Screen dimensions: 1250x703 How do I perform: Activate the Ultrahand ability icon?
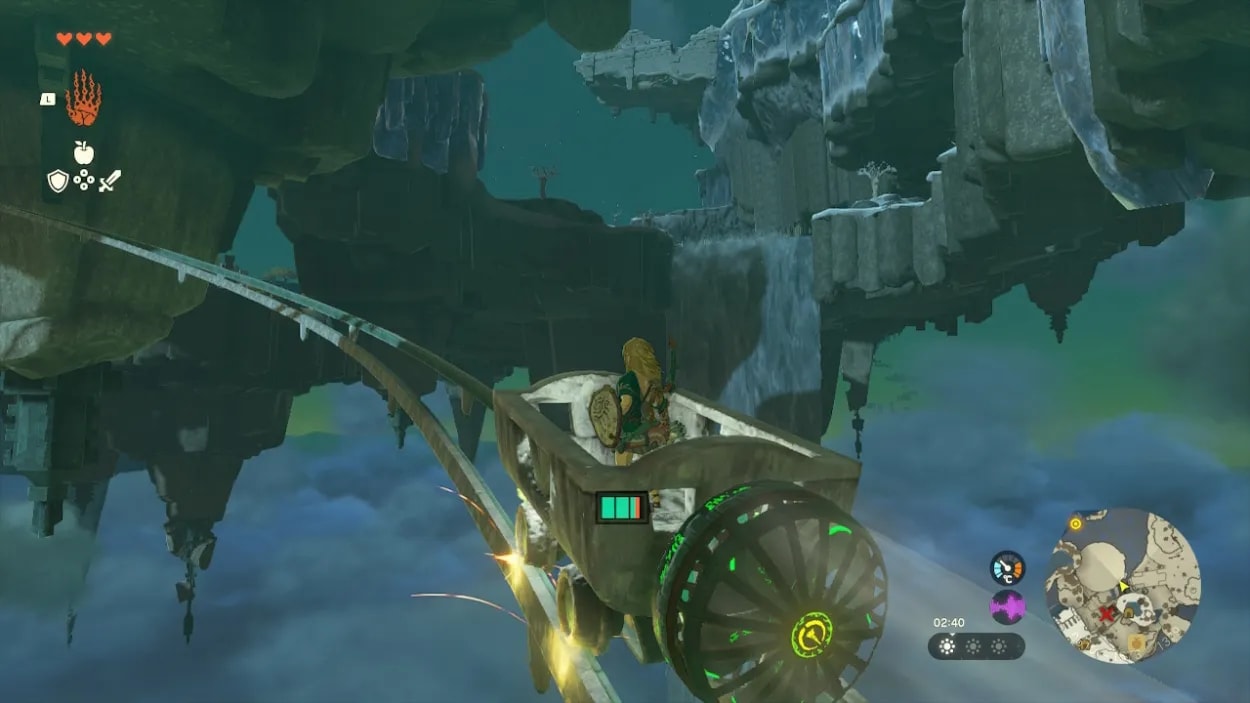coord(84,98)
